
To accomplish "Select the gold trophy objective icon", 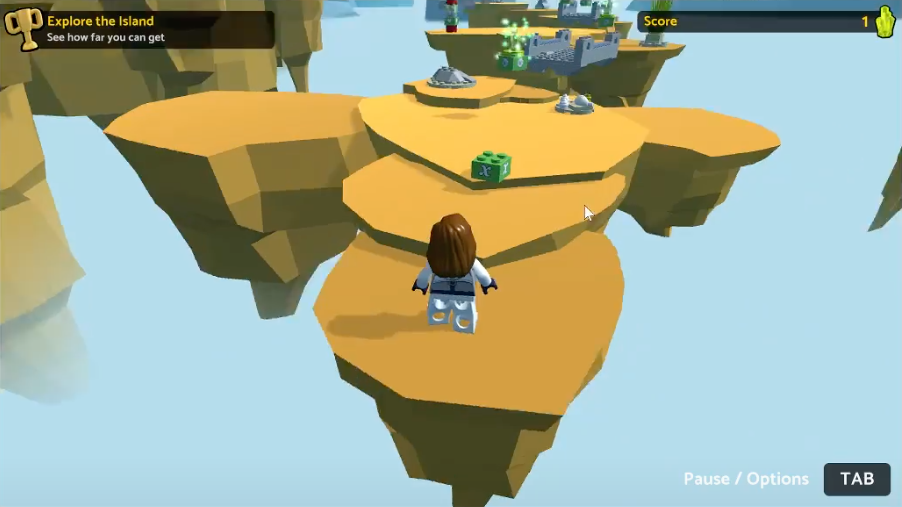I will tap(22, 28).
